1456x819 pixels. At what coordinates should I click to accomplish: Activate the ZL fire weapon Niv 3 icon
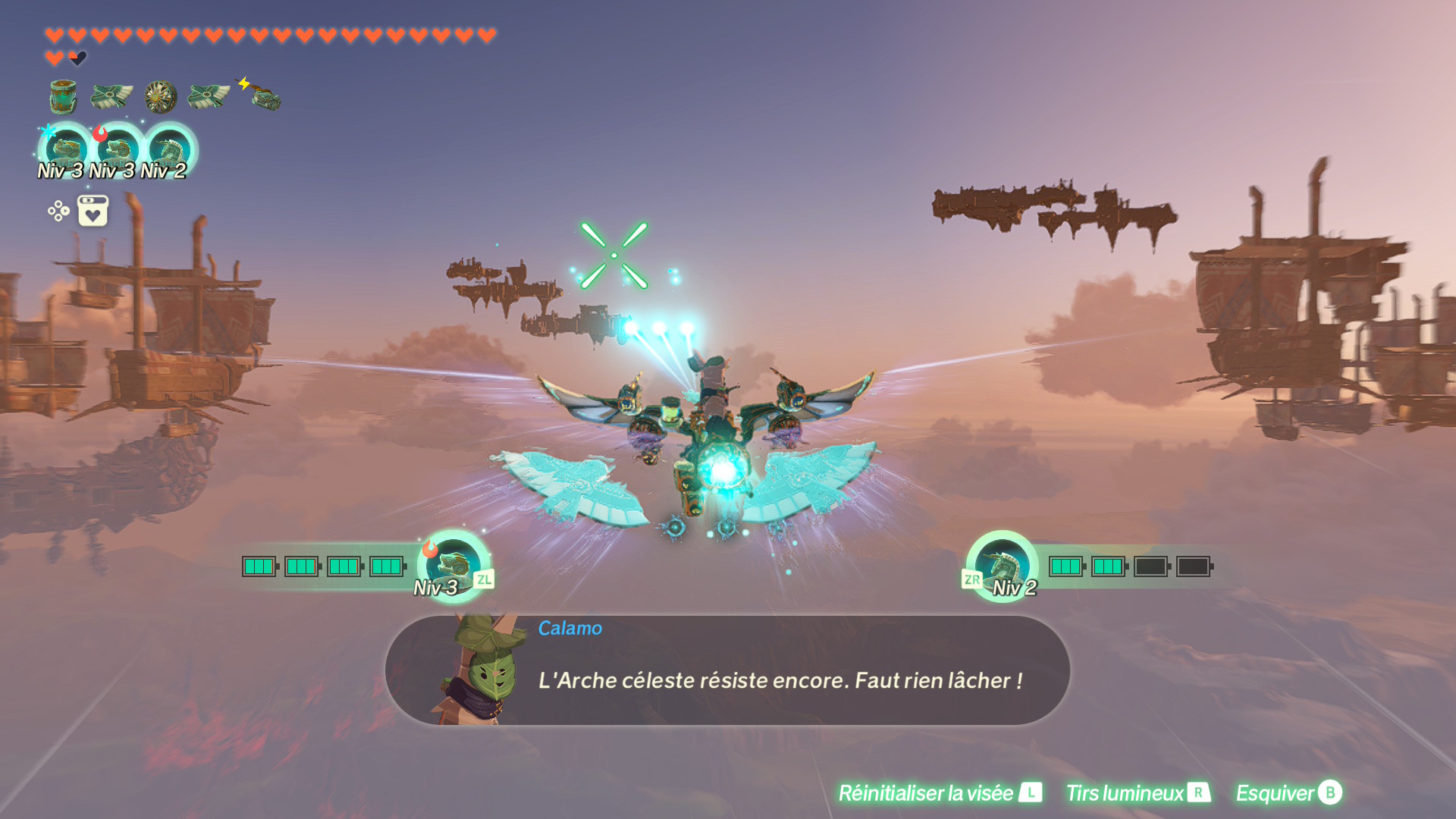[453, 565]
